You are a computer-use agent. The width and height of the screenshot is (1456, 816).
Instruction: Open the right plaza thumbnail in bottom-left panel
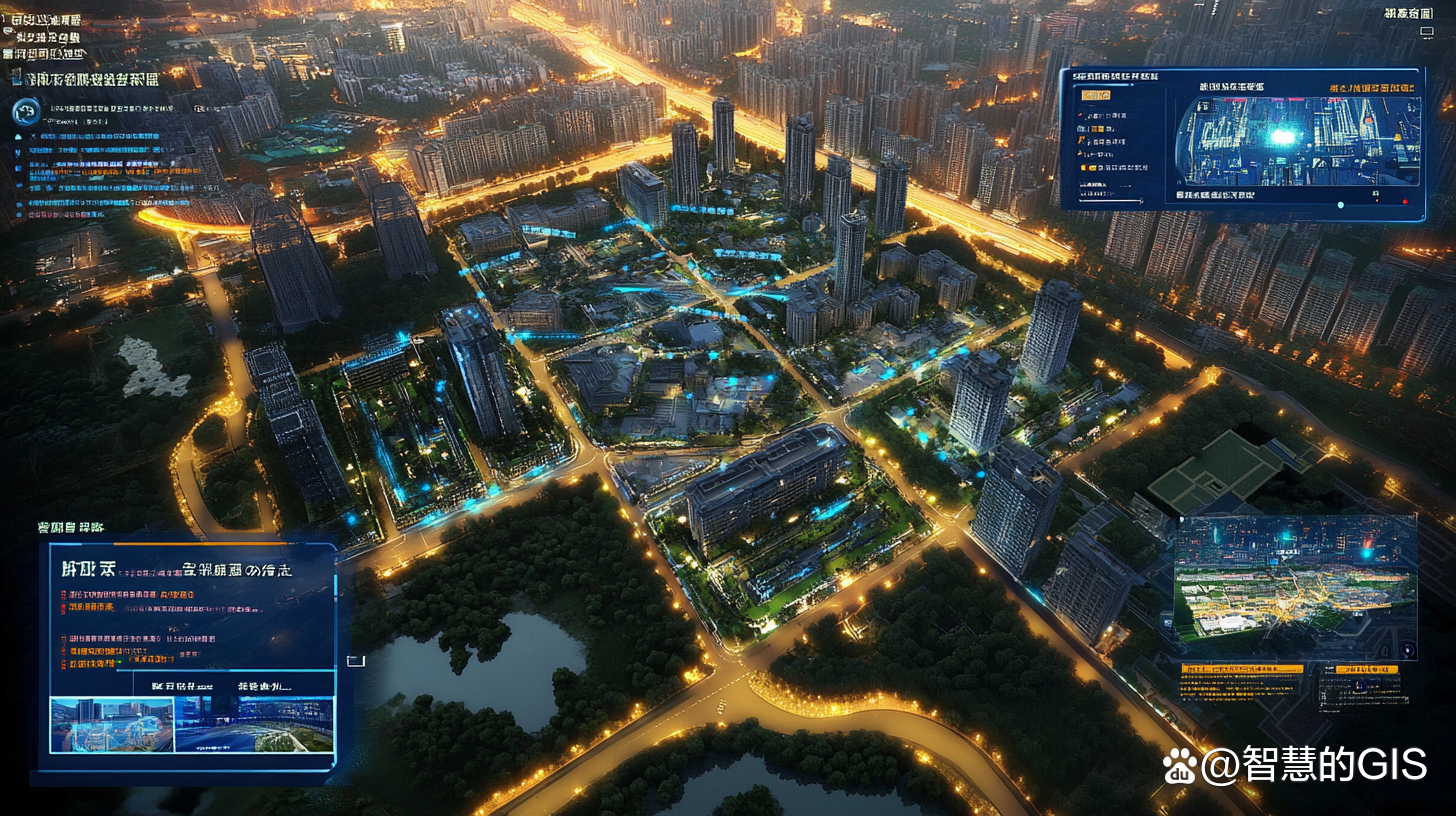click(254, 725)
